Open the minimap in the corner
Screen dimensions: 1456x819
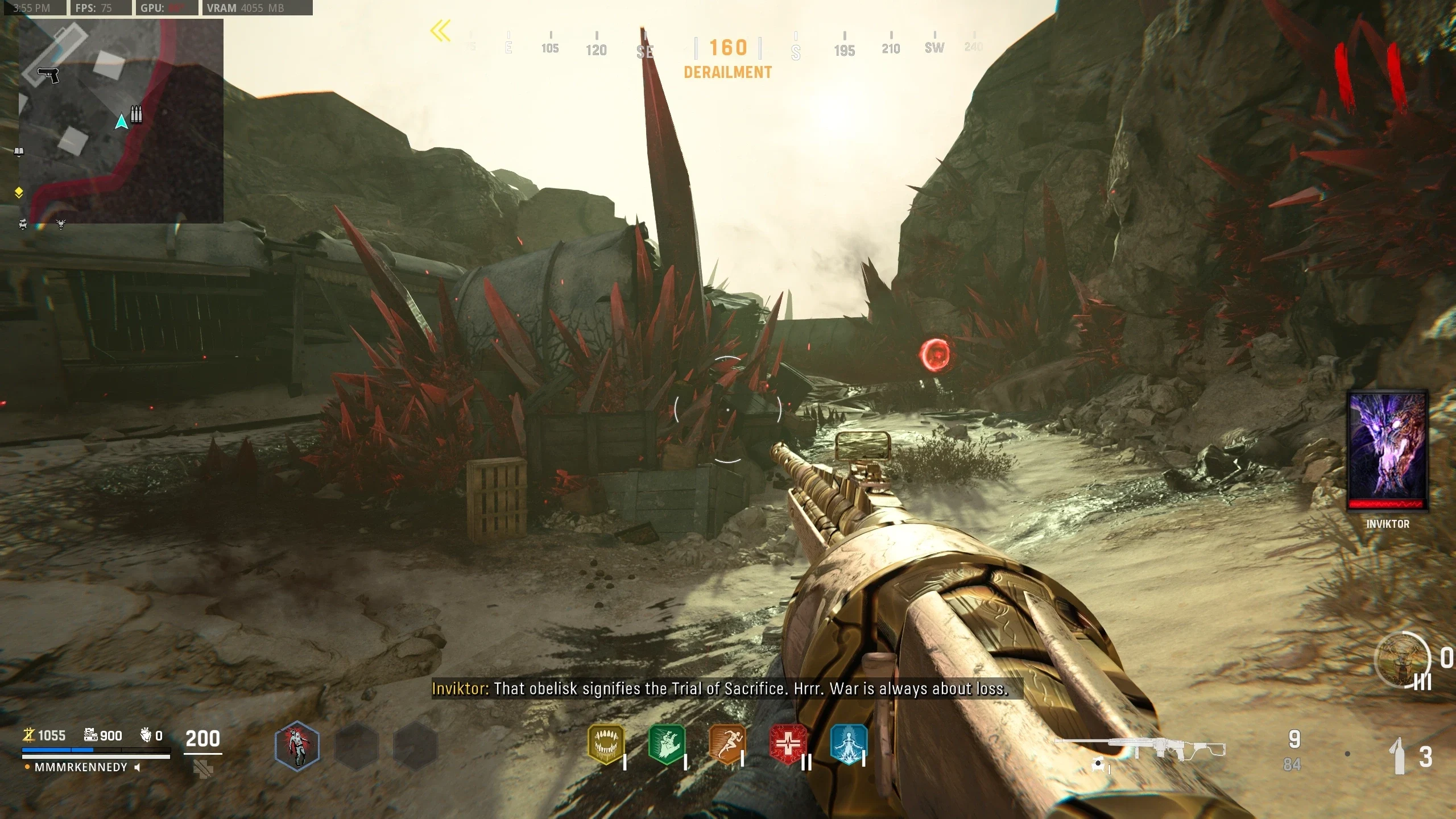click(x=121, y=121)
